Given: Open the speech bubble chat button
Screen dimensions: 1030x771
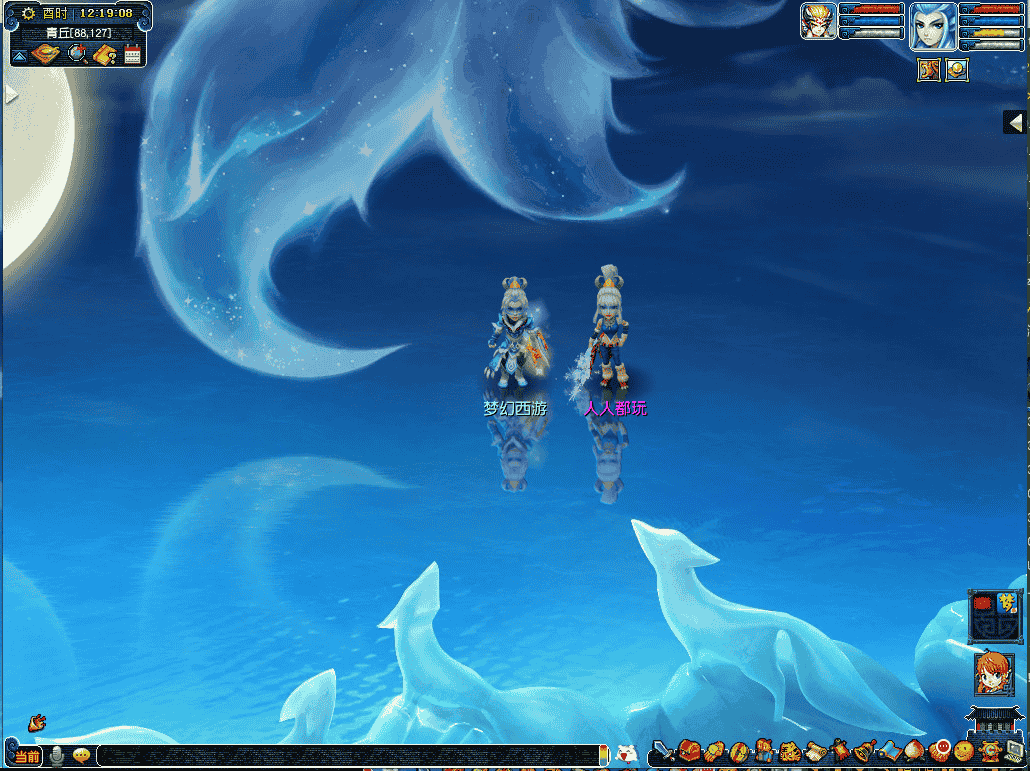Looking at the screenshot, I should pos(81,756).
